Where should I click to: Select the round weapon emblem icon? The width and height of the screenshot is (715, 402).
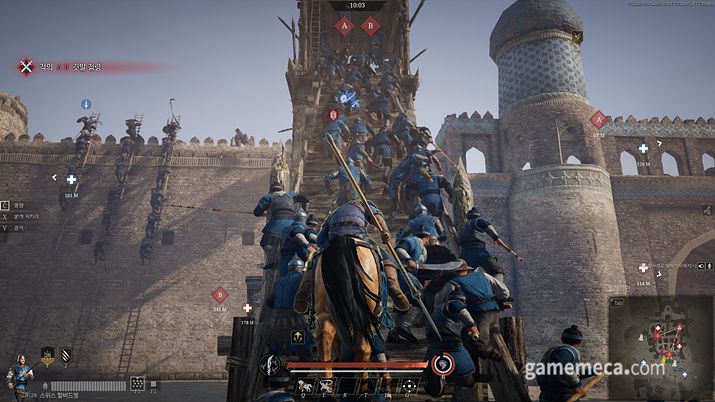271,363
